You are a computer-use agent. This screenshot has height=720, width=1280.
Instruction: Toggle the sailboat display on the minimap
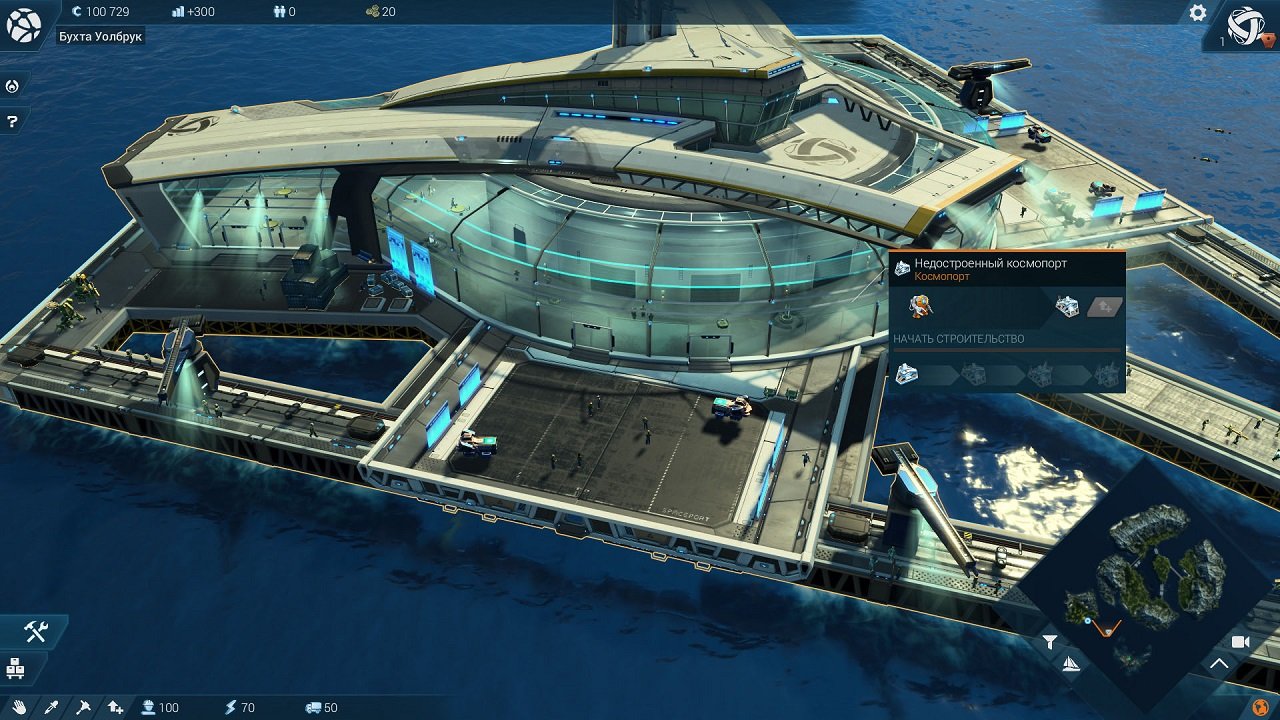tap(1072, 665)
